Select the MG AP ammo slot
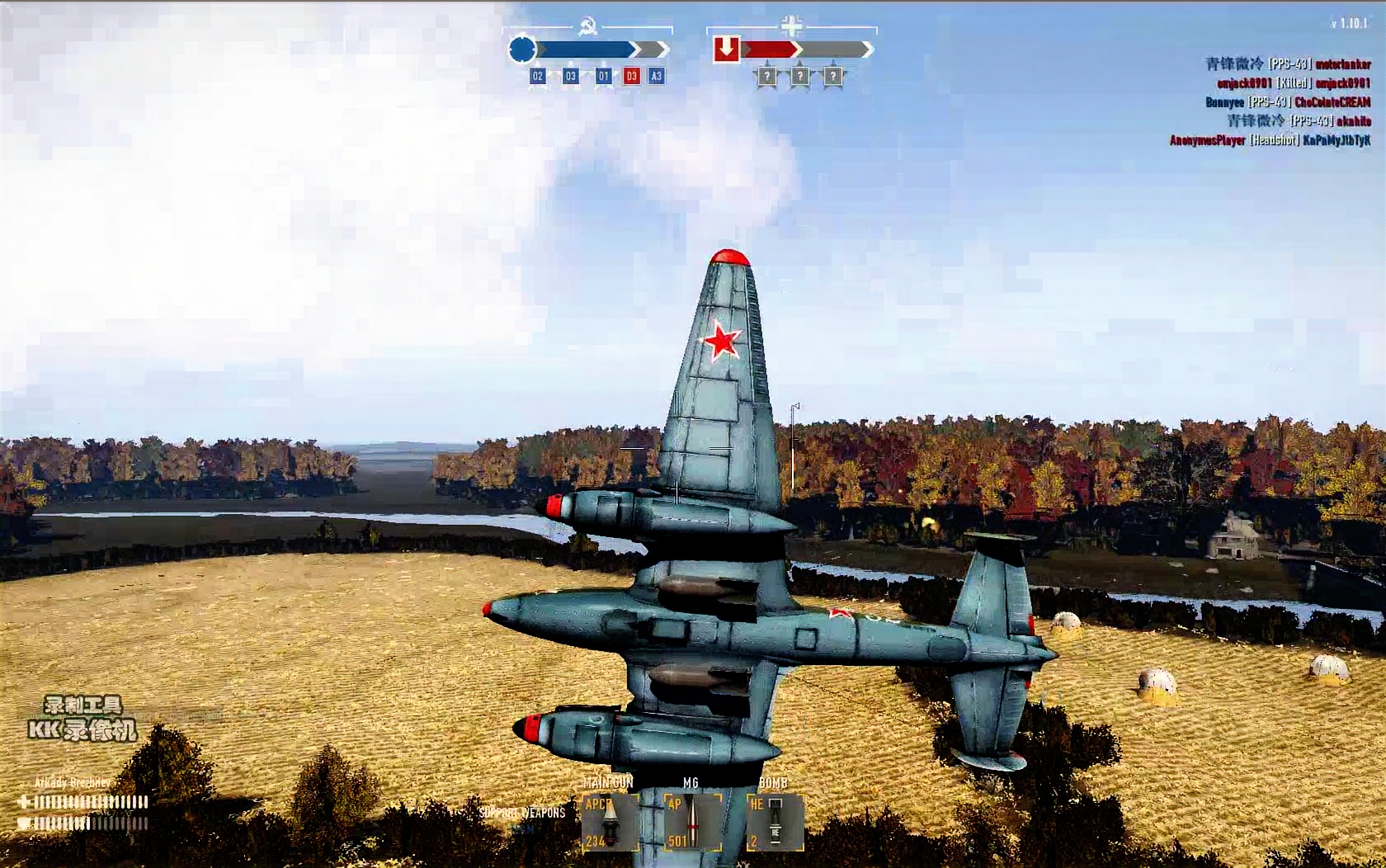 coord(692,822)
